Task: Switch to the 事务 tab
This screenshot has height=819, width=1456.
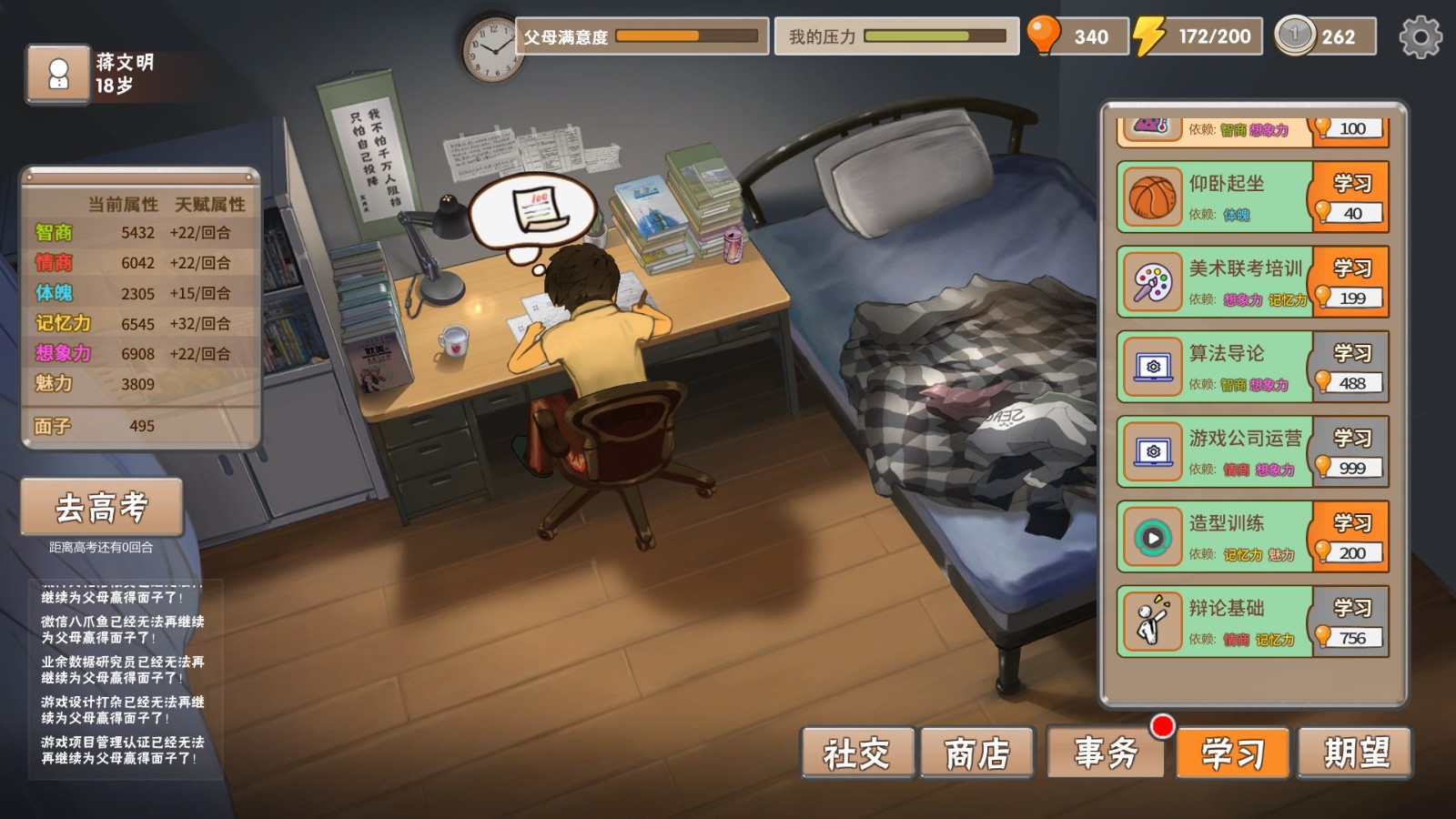Action: click(1106, 753)
